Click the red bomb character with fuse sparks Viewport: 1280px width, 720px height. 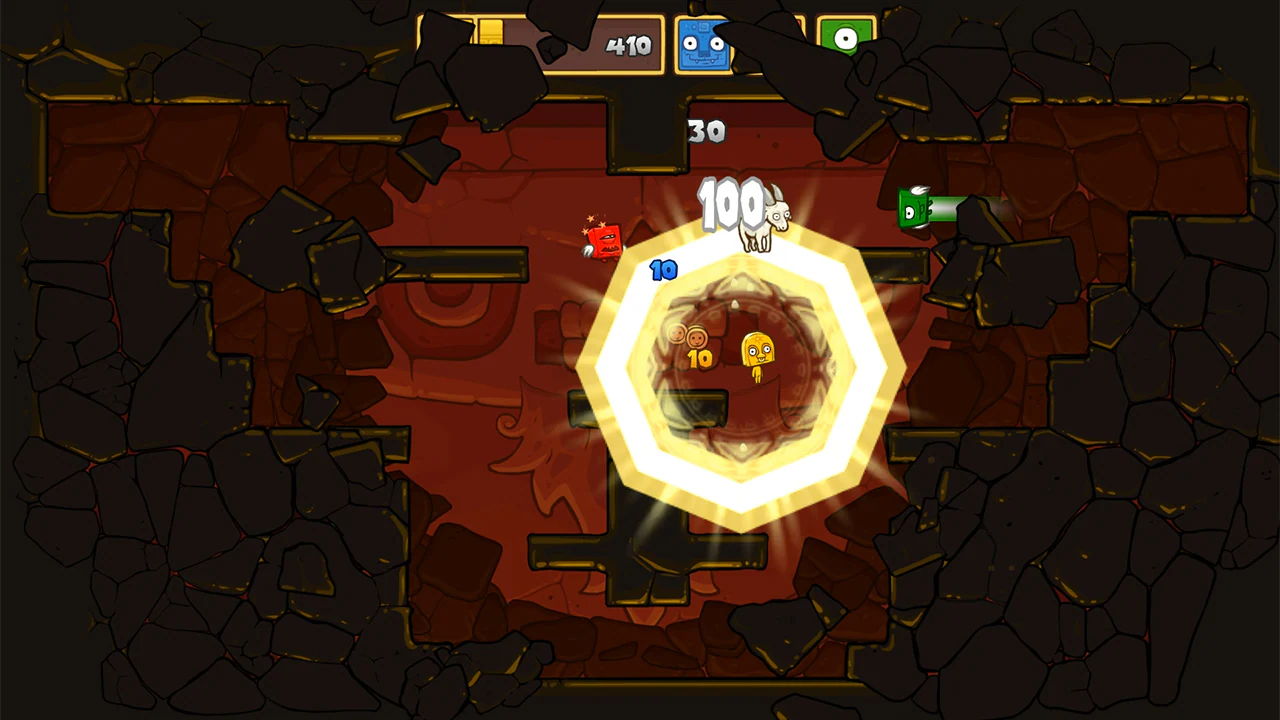click(603, 240)
